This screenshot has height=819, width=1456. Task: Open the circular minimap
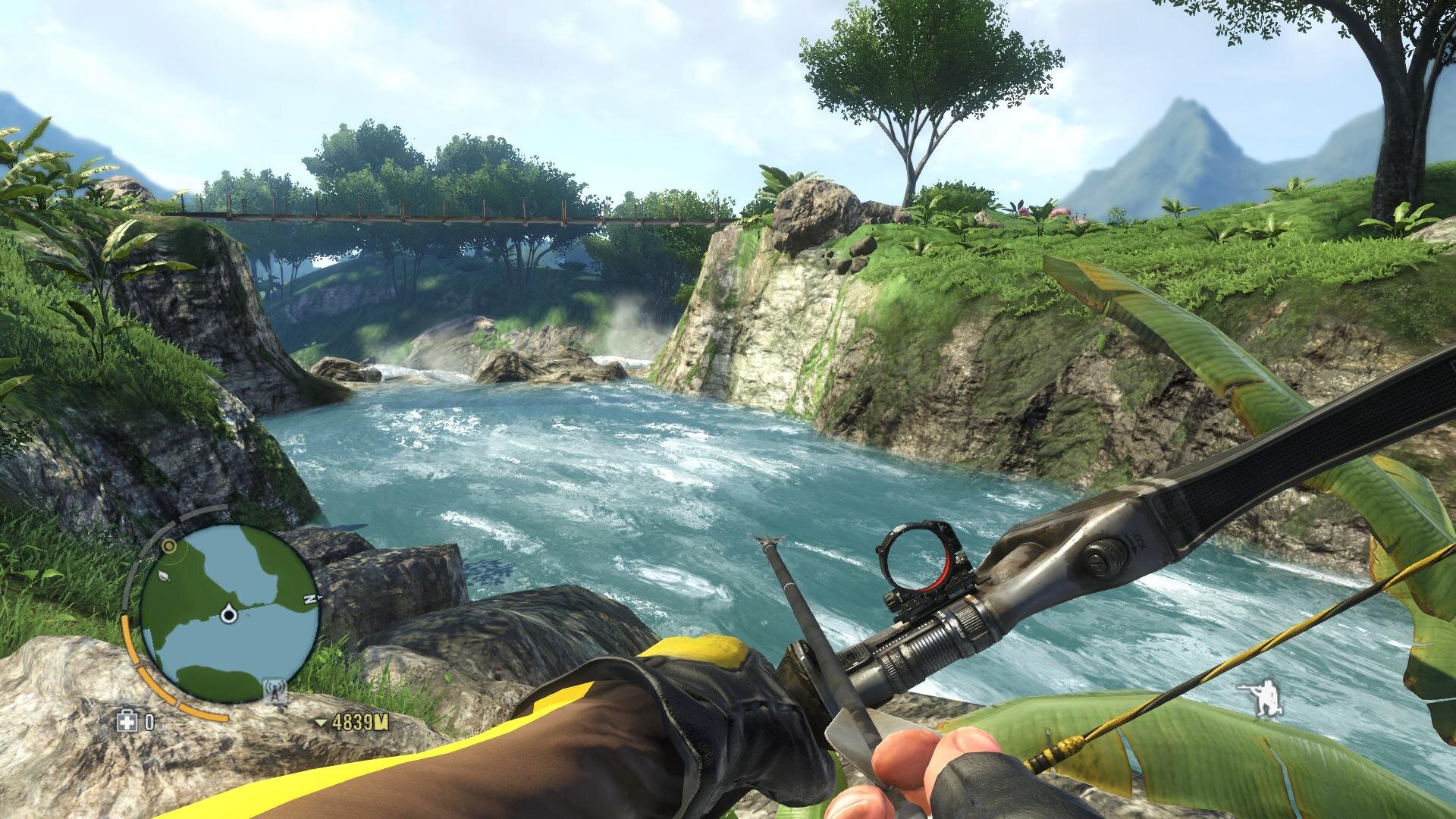[x=228, y=614]
